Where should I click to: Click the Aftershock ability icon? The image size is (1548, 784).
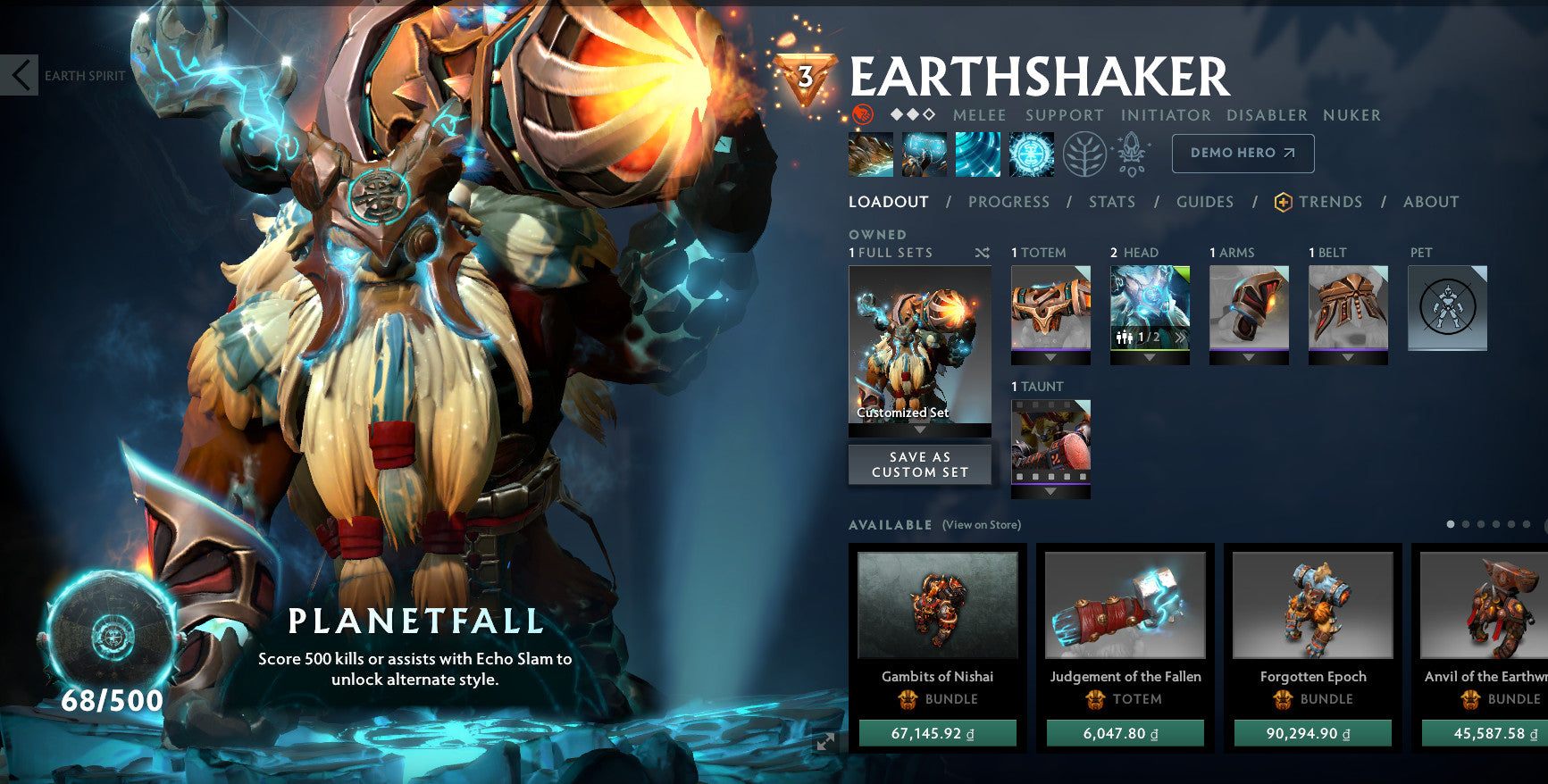tap(977, 153)
